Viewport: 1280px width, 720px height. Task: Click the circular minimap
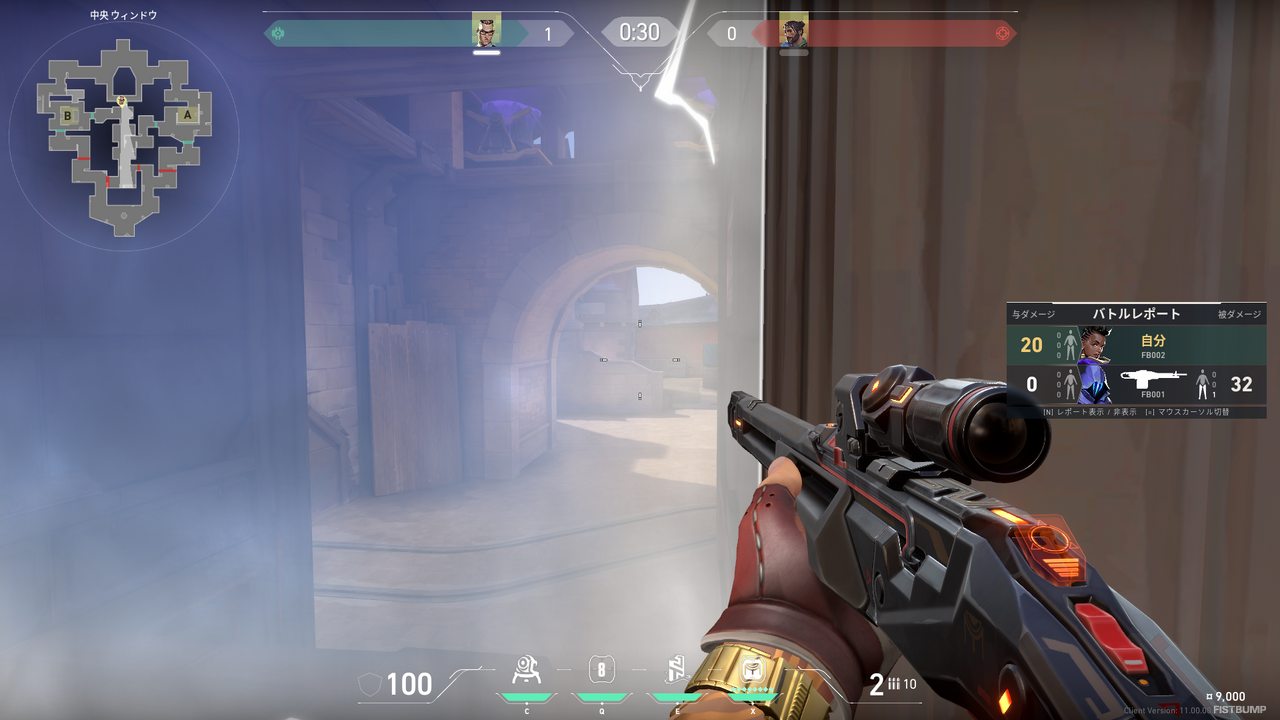(123, 136)
